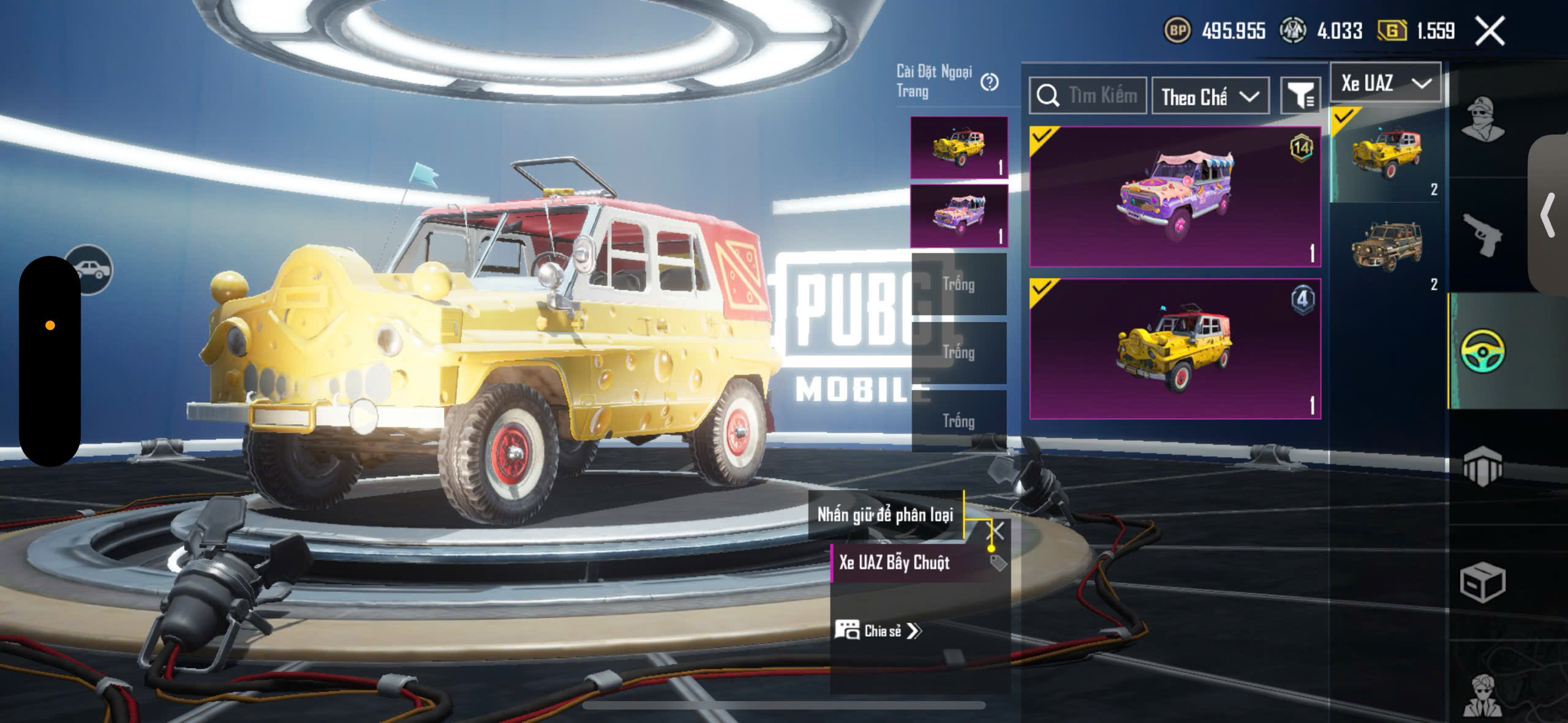Open the filter funnel button
The image size is (1568, 723).
tap(1300, 96)
